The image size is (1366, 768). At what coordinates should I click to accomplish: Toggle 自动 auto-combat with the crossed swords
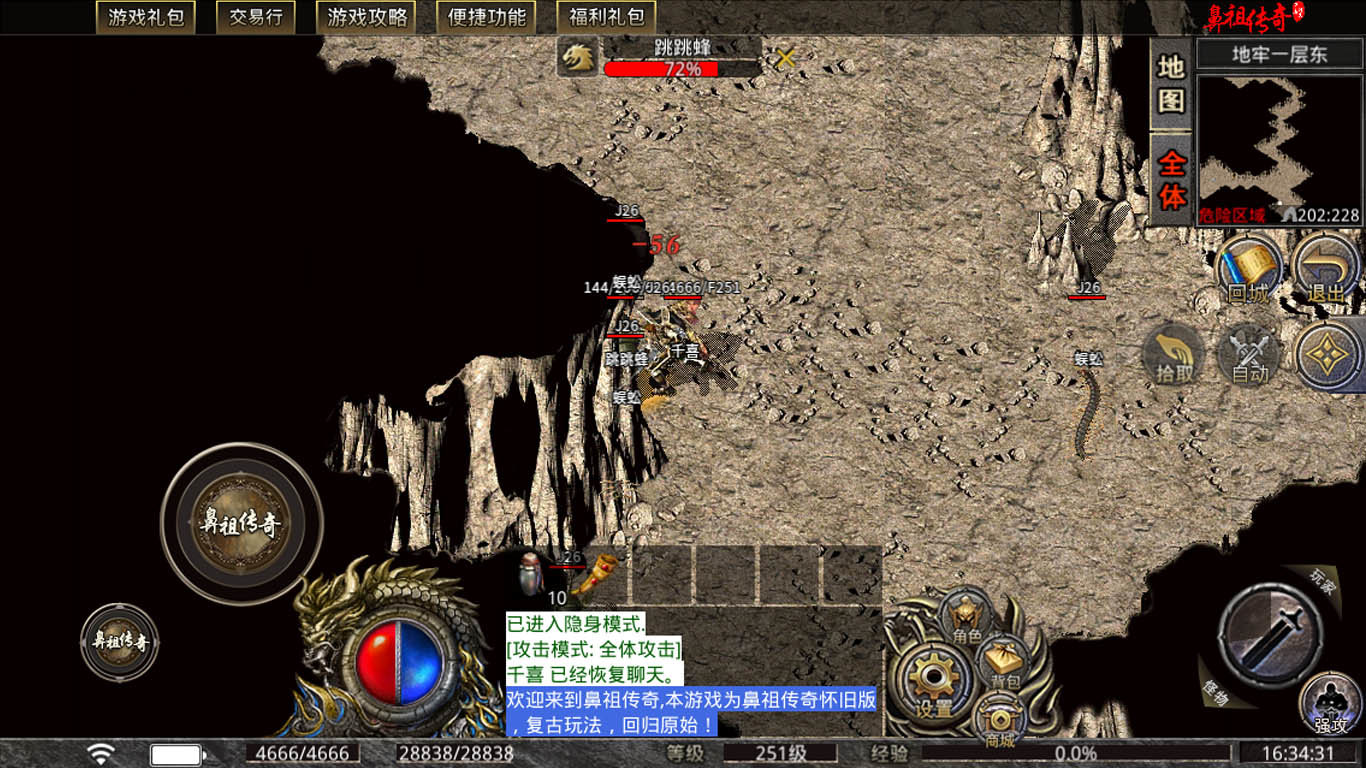pyautogui.click(x=1249, y=356)
